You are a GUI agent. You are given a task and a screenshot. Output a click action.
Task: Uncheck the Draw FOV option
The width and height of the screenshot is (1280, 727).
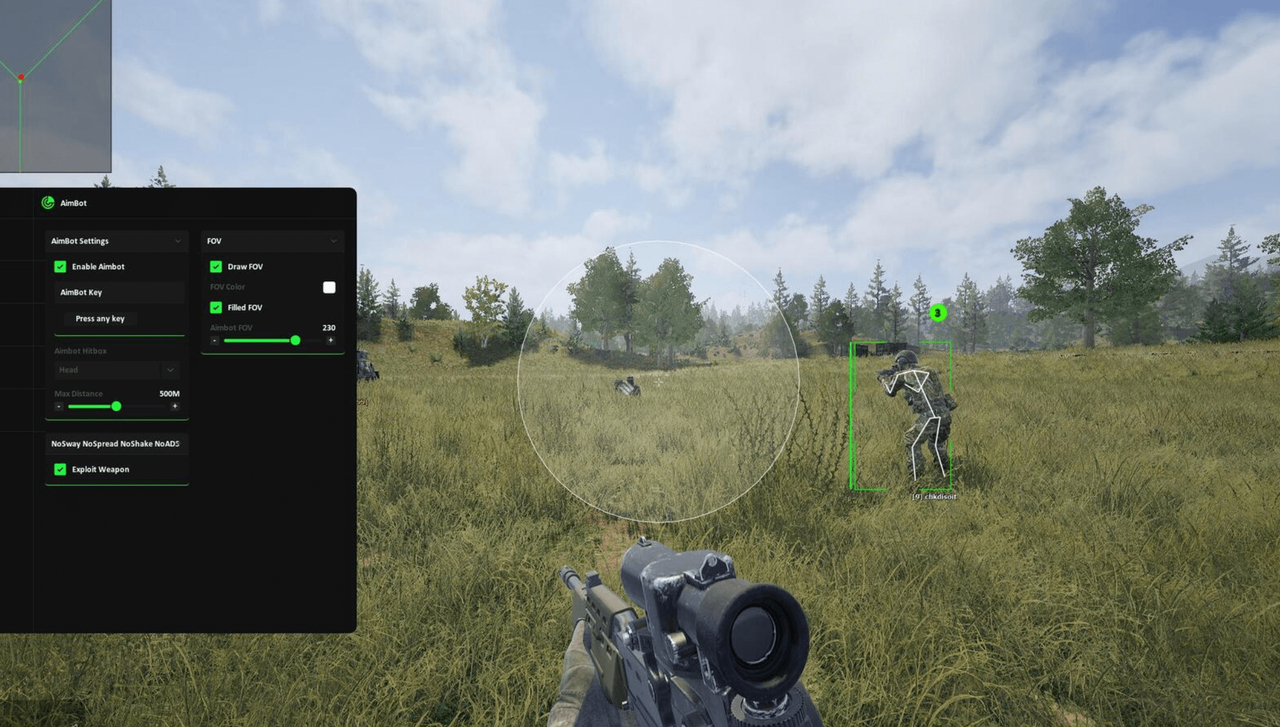point(216,266)
